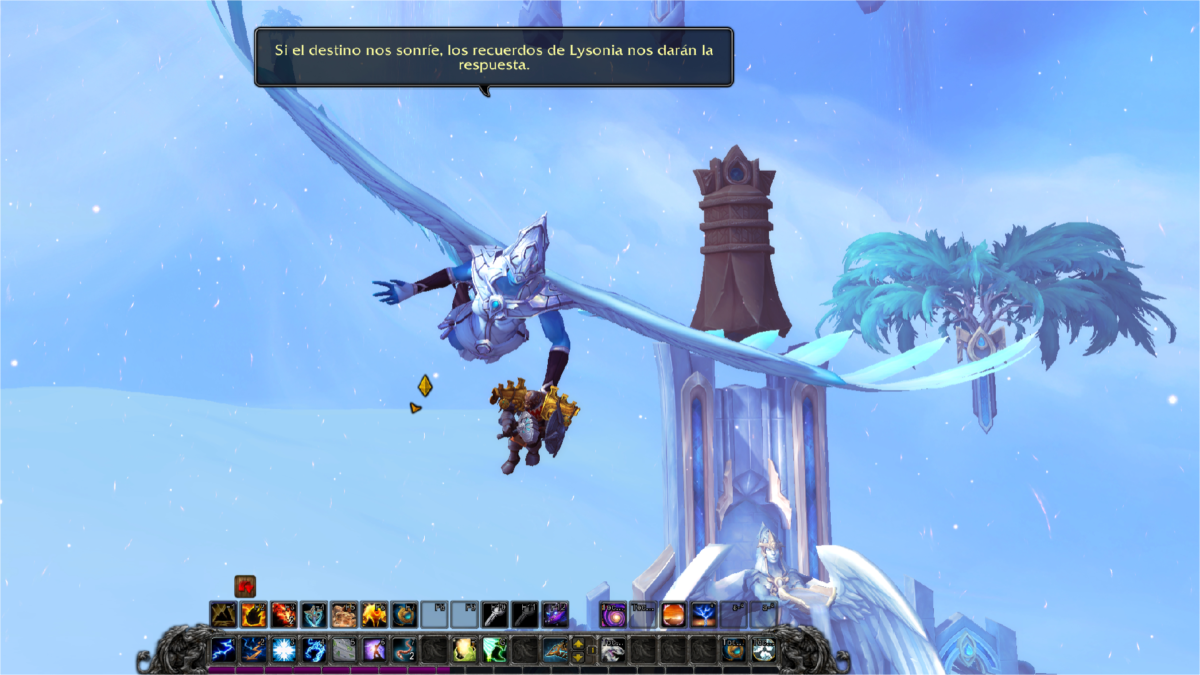Screen dimensions: 1200x675
Task: Cast the yellow-green glowing healing spell
Action: click(x=464, y=650)
